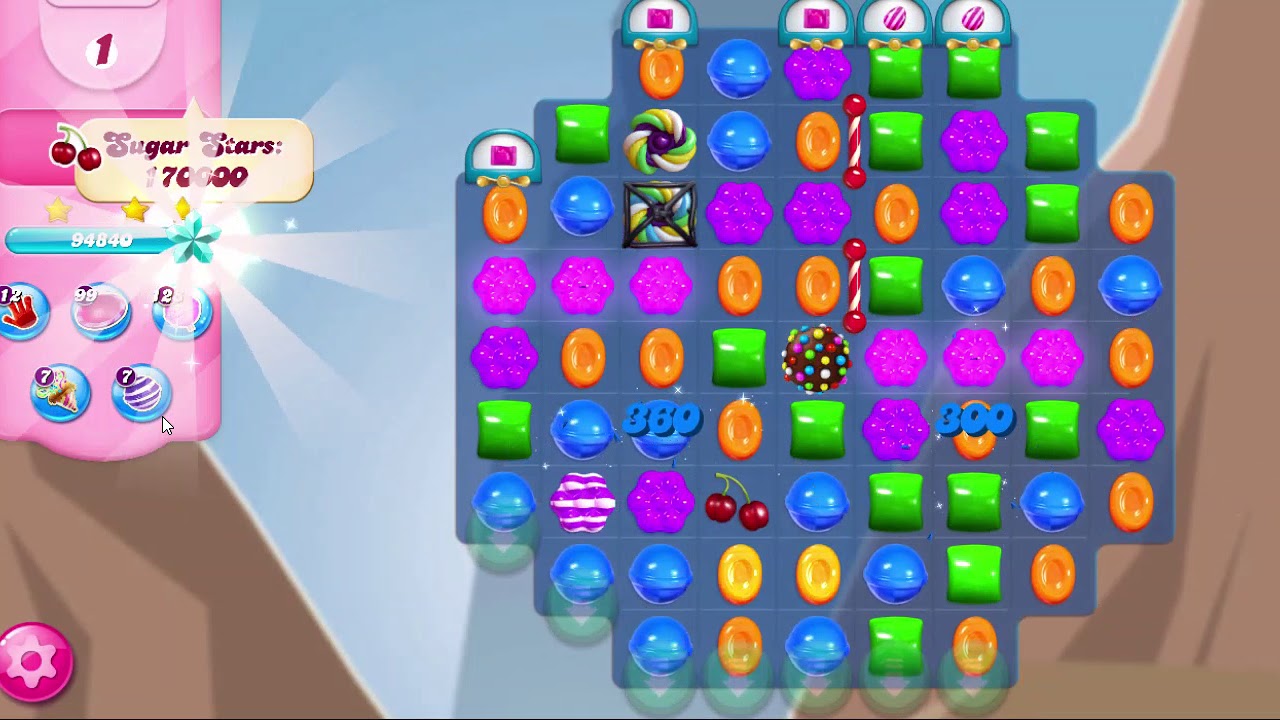Select the rainbow lollipop swirl candy
The image size is (1280, 720).
click(x=660, y=140)
